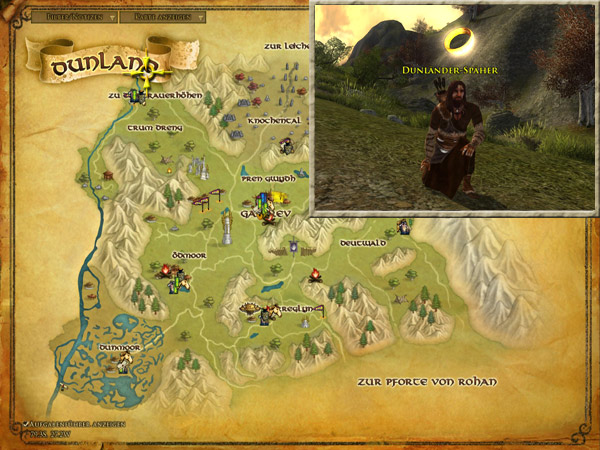
Task: Select the 'Zur Pforte von Rohan' map link
Action: tap(426, 383)
